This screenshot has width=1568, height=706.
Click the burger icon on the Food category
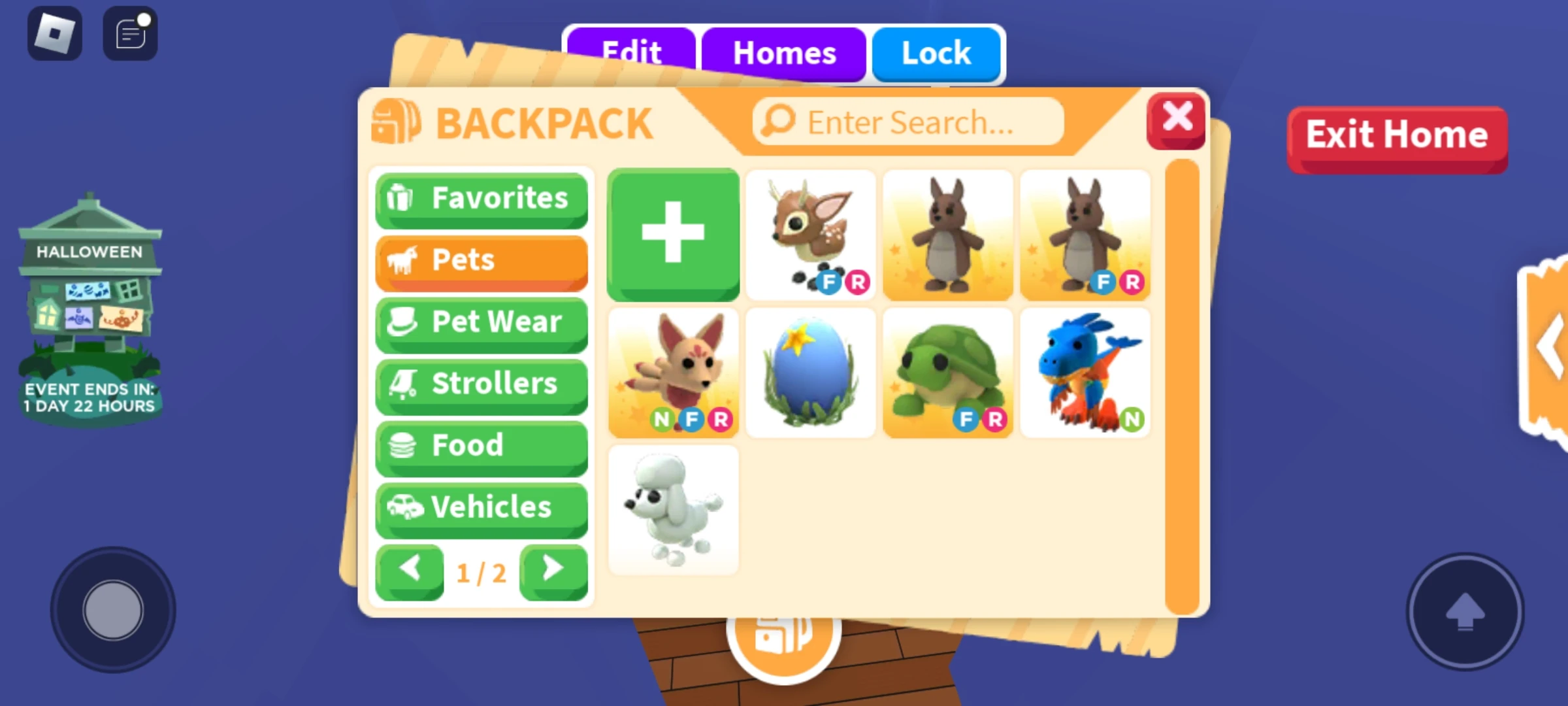coord(404,446)
